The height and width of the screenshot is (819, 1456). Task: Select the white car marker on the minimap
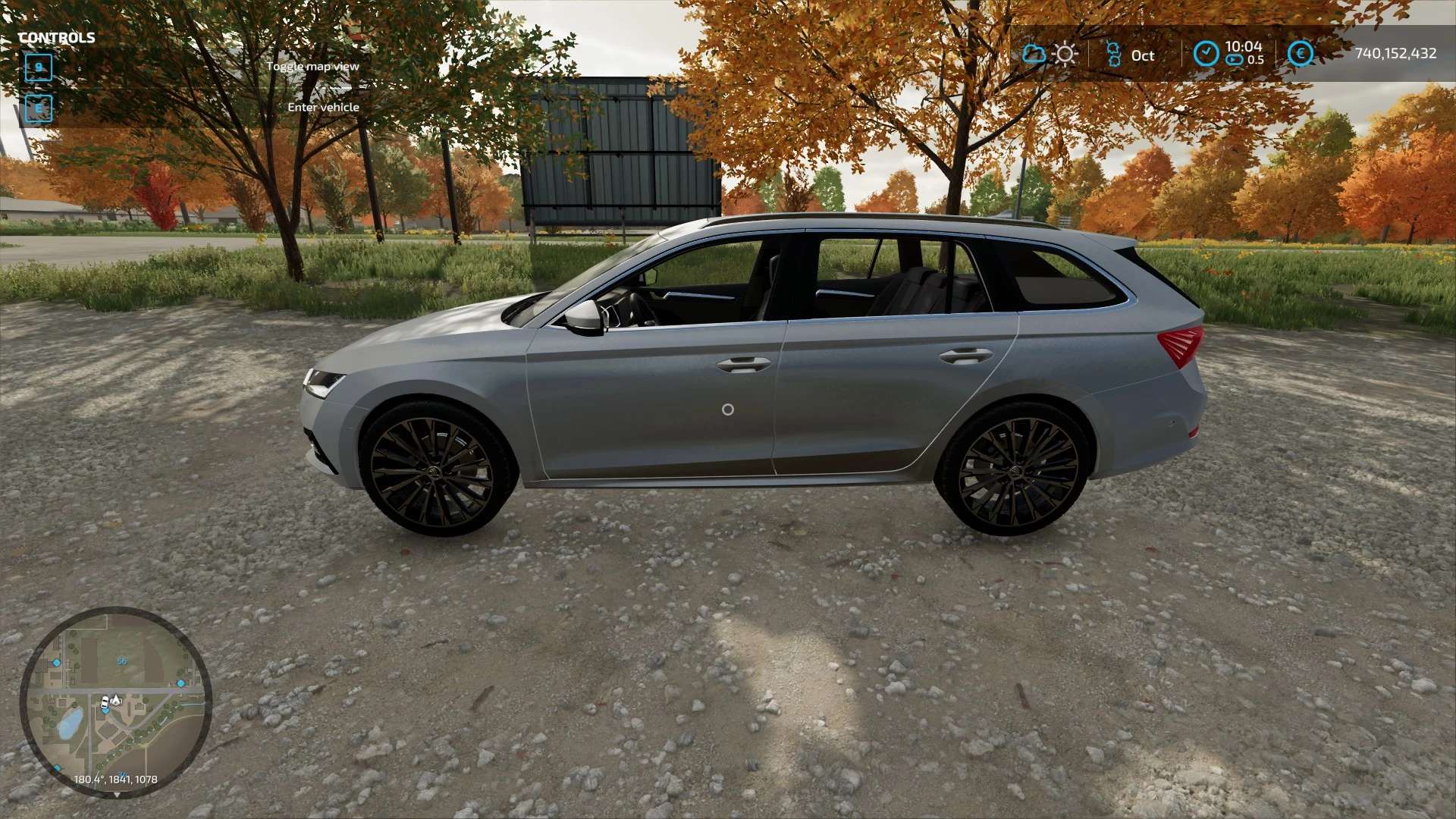point(105,702)
